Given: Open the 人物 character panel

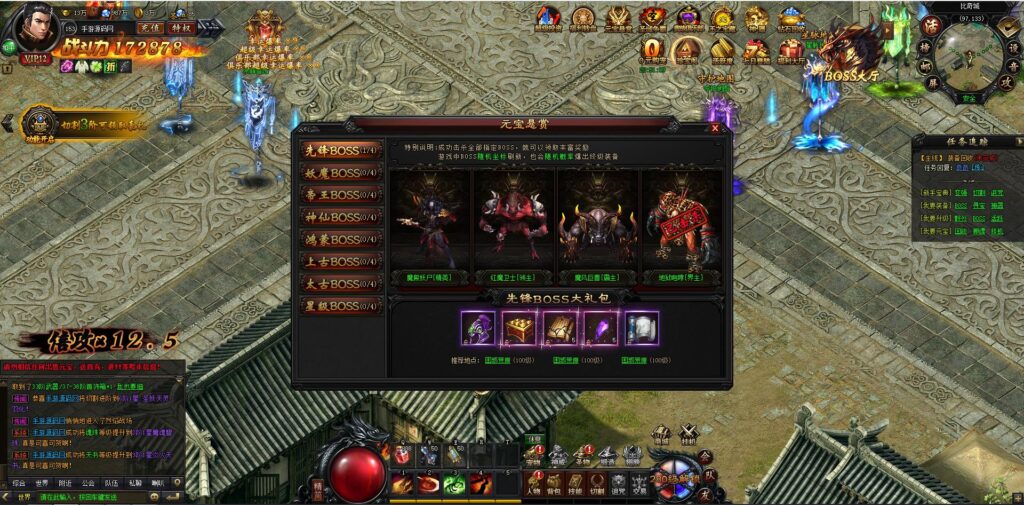Looking at the screenshot, I should point(533,484).
